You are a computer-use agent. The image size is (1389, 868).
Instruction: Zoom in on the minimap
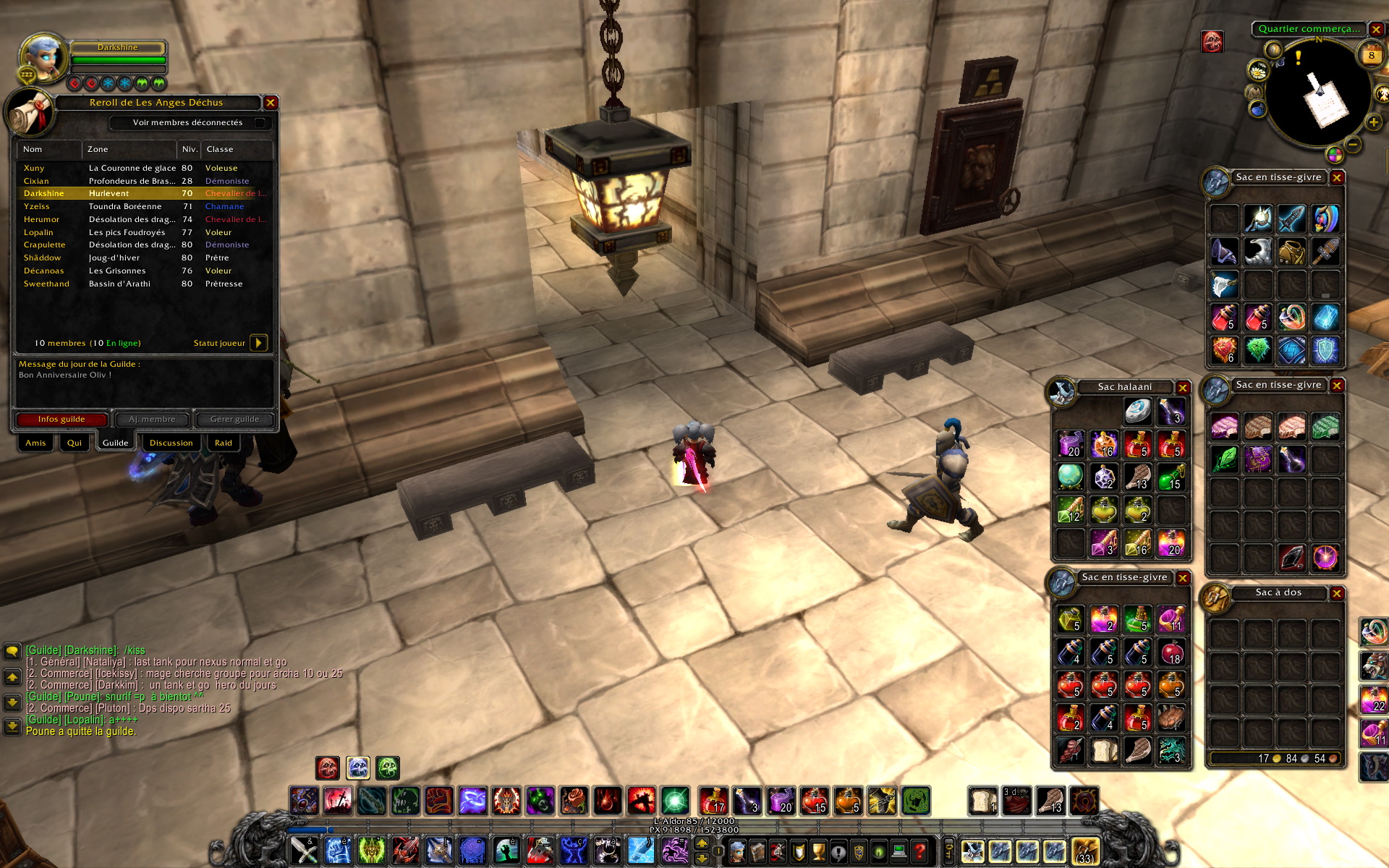pos(1373,122)
